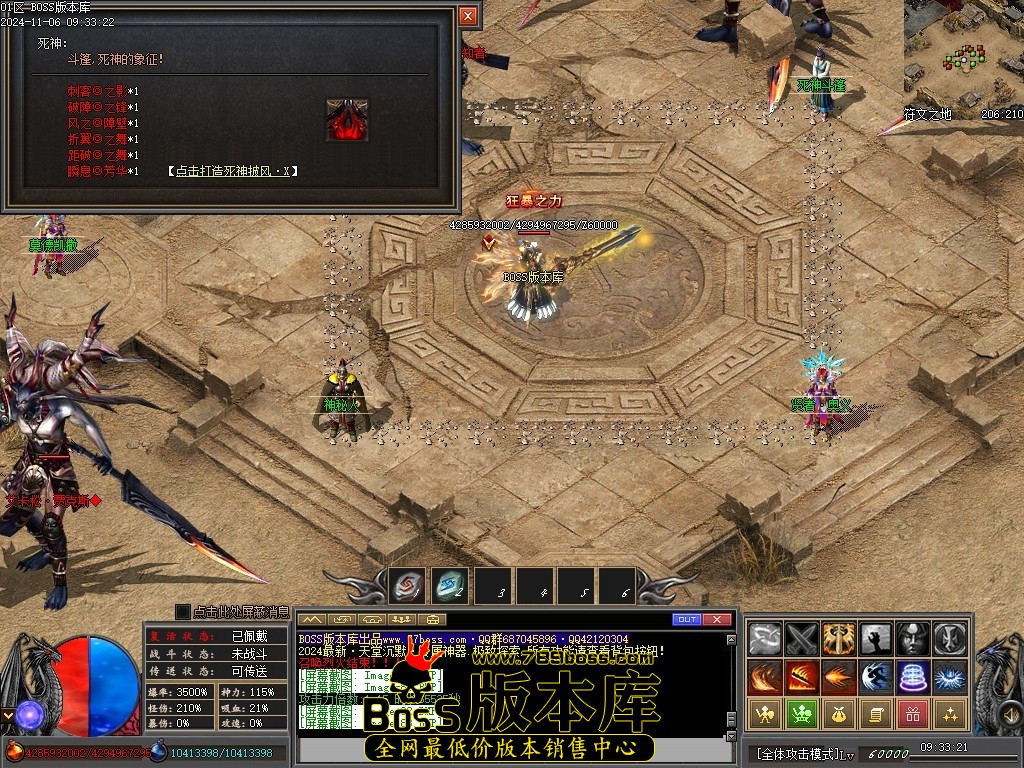The image size is (1024, 768).
Task: Open the character panel with warrior icon
Action: [765, 713]
